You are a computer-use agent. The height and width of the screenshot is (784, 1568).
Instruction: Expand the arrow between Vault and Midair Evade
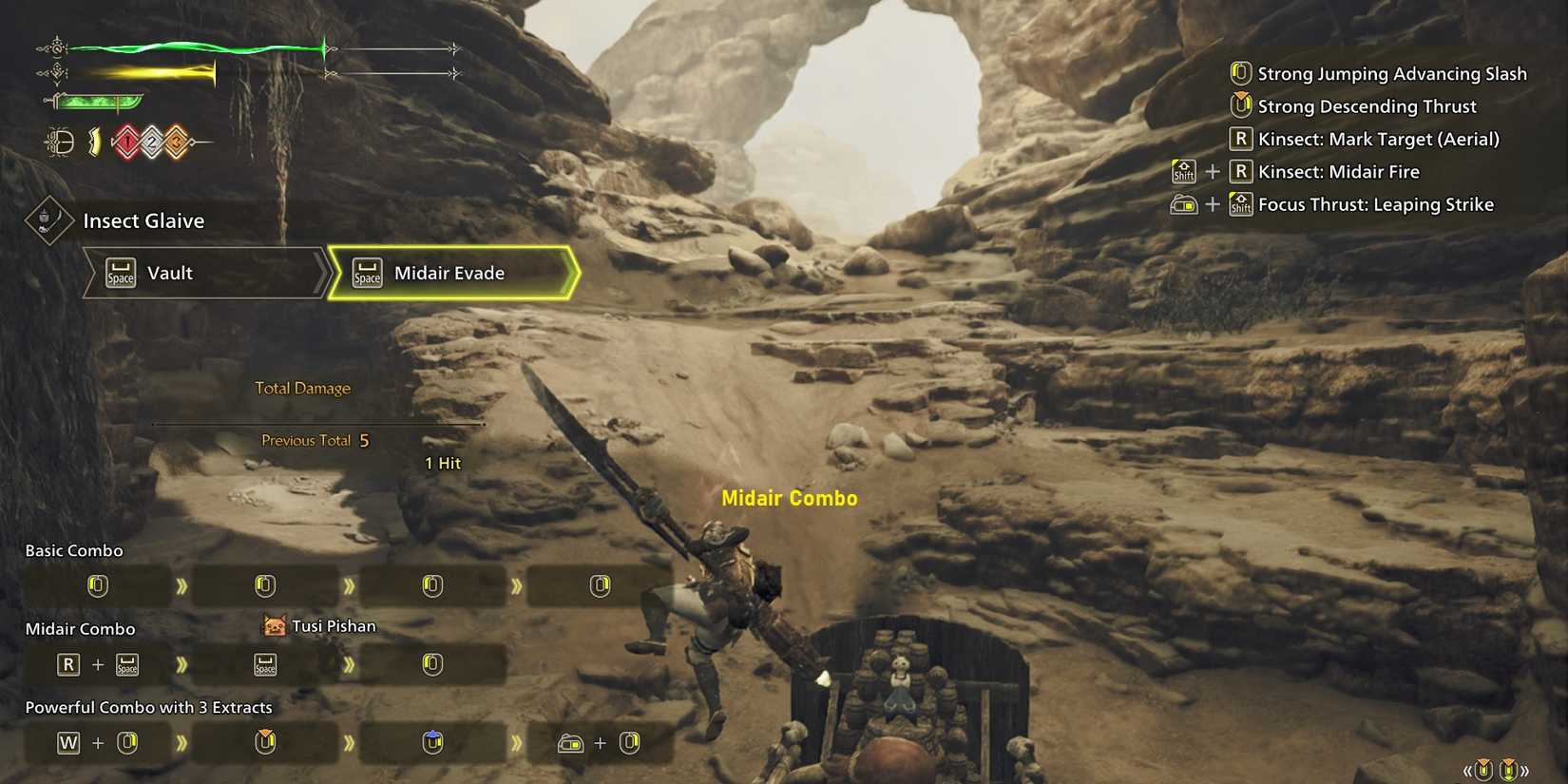click(x=323, y=273)
